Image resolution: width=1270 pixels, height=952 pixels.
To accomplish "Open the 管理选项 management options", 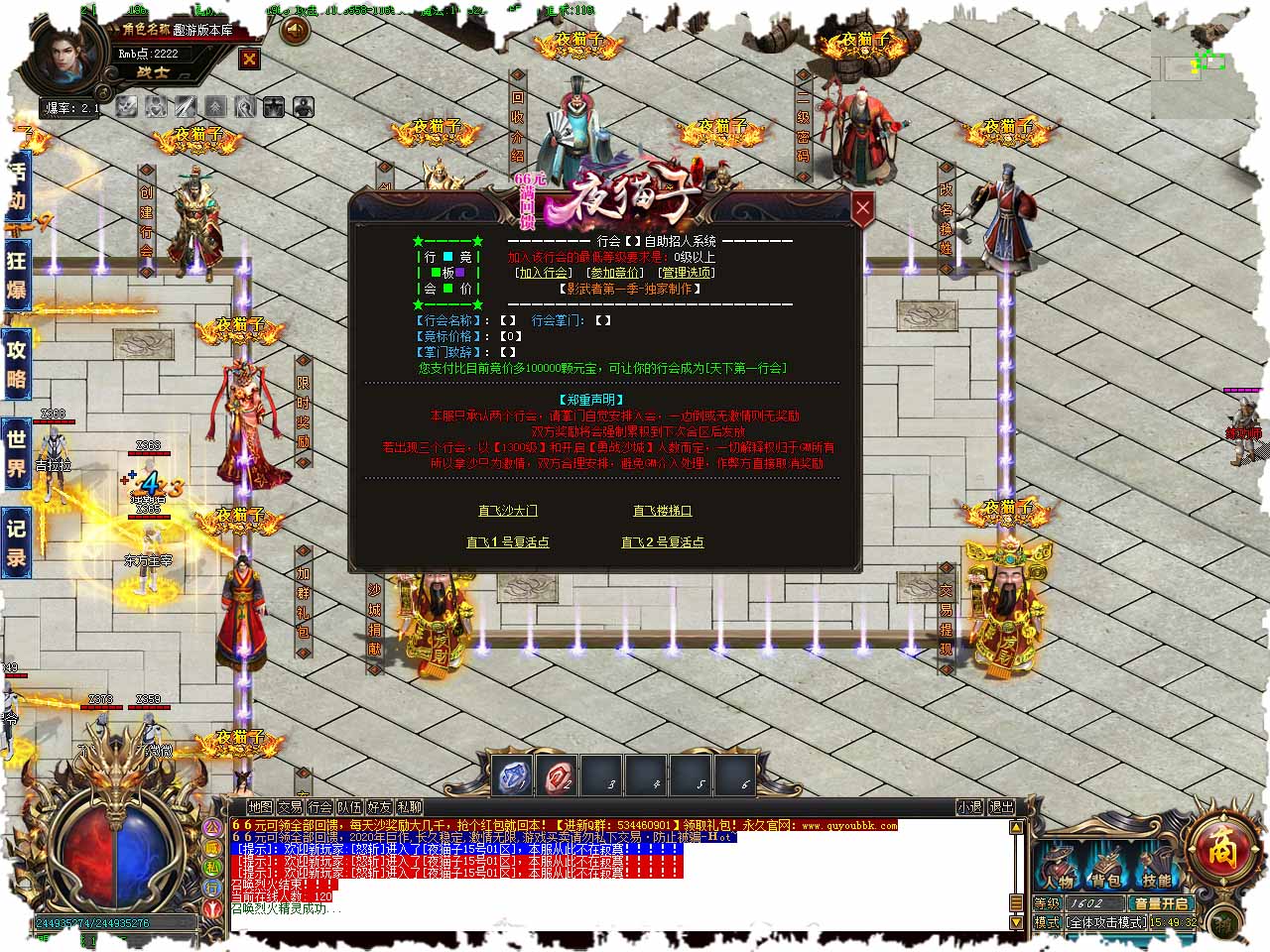I will [x=687, y=273].
